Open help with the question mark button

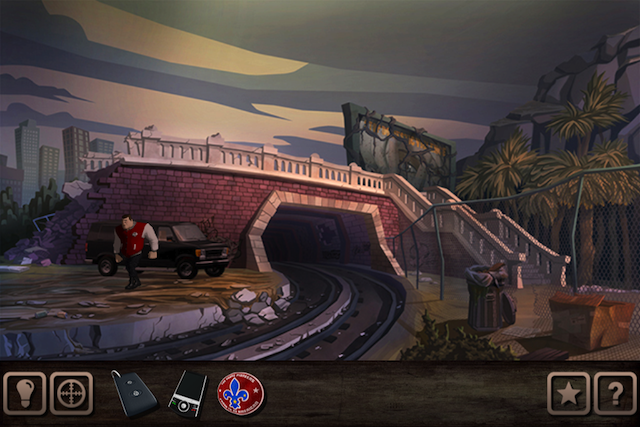point(615,393)
